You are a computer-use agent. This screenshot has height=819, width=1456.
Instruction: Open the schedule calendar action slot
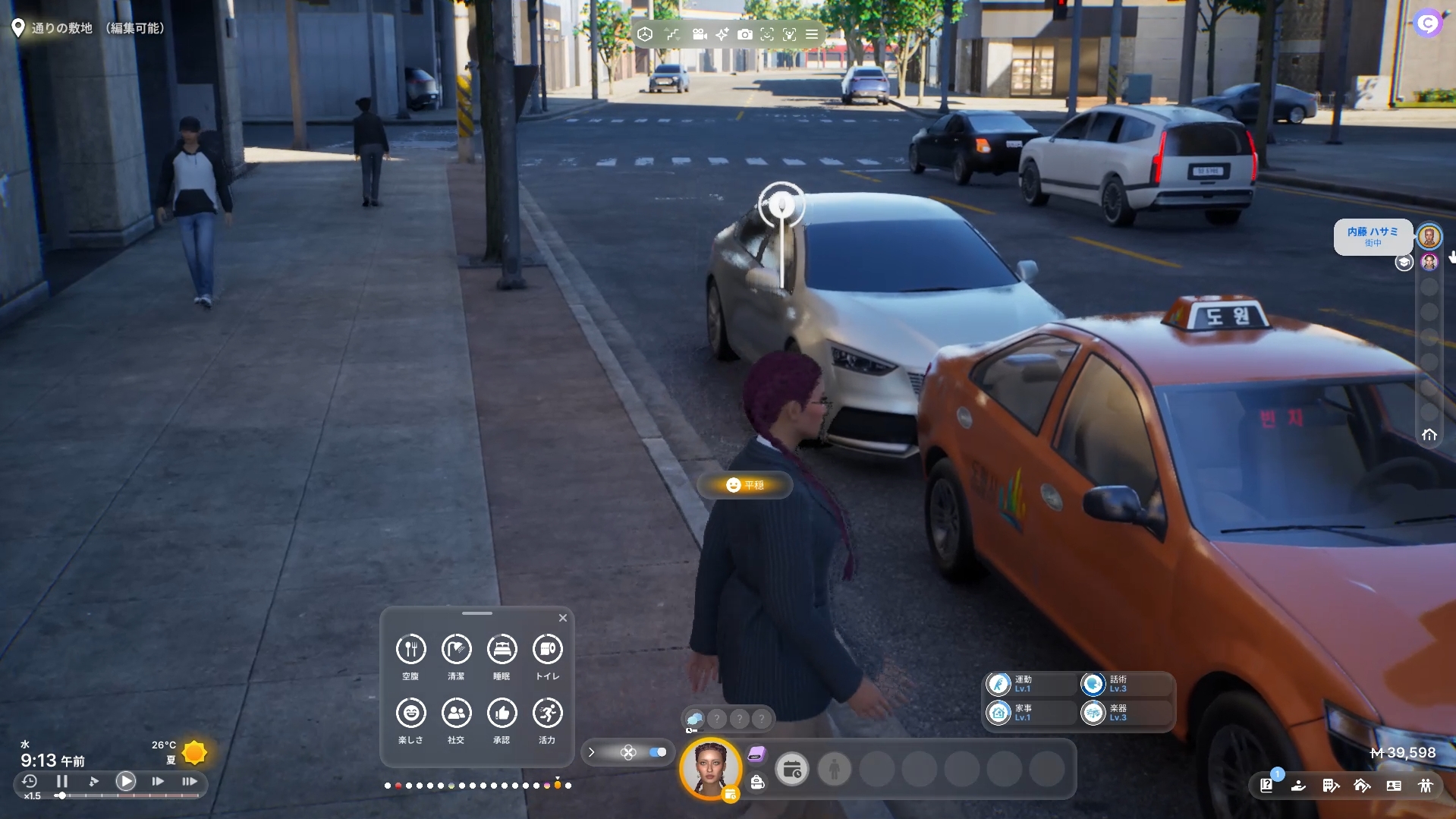coord(792,770)
